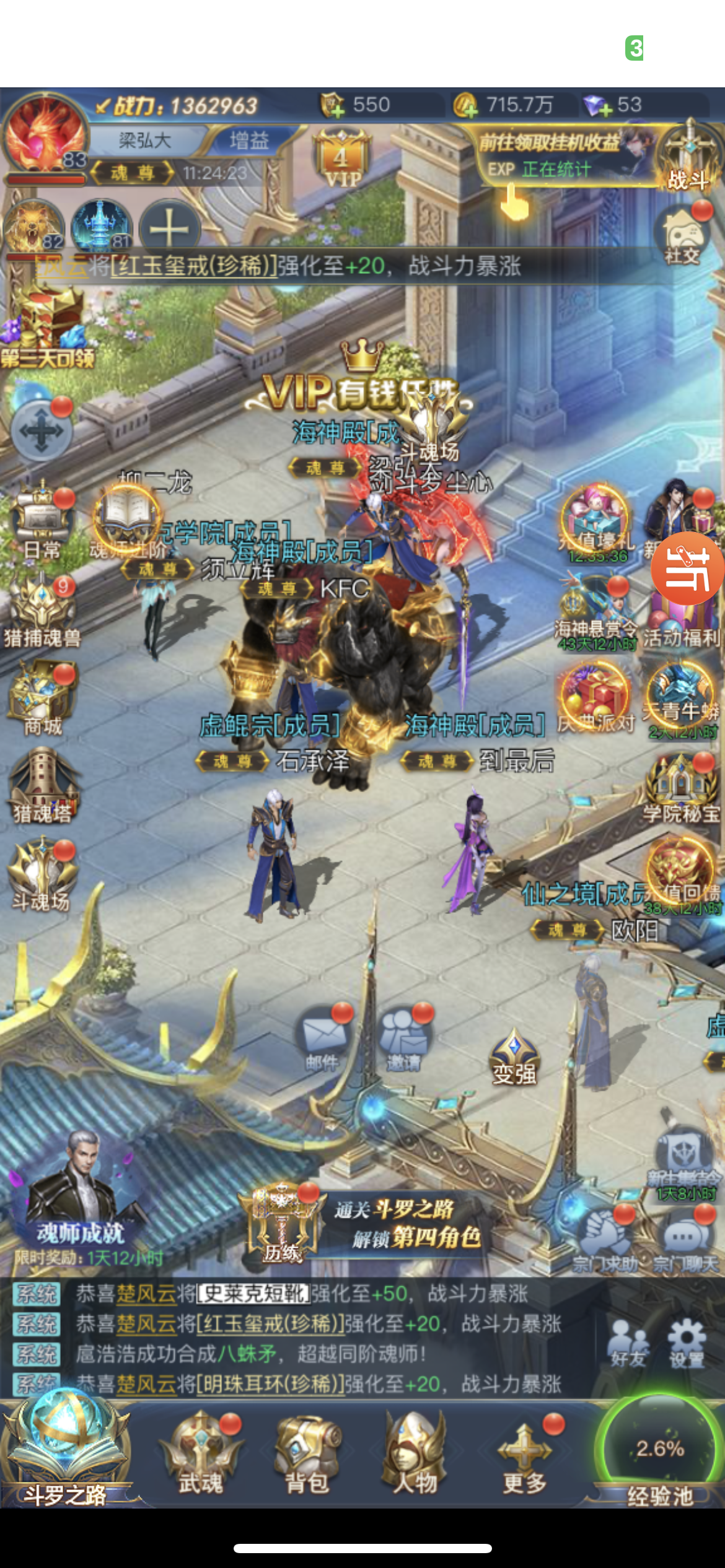Open the 人物 character sheet

tap(415, 1453)
